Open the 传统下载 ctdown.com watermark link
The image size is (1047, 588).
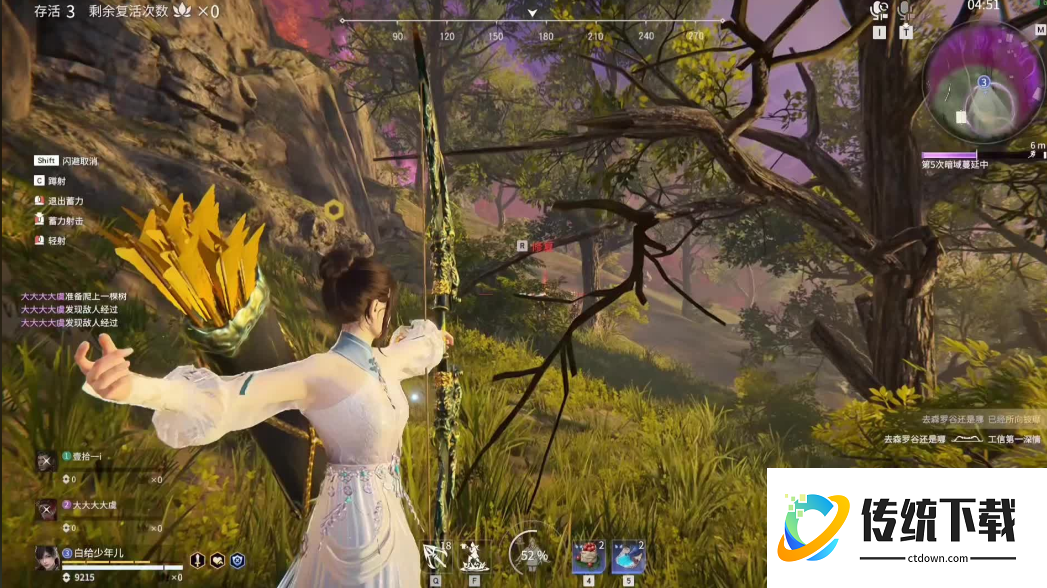[906, 527]
